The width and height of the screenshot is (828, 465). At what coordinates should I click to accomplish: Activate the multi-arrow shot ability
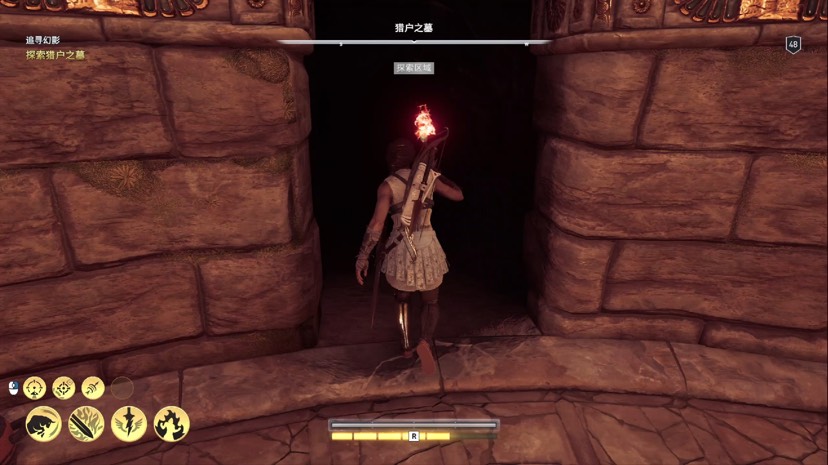coord(93,387)
